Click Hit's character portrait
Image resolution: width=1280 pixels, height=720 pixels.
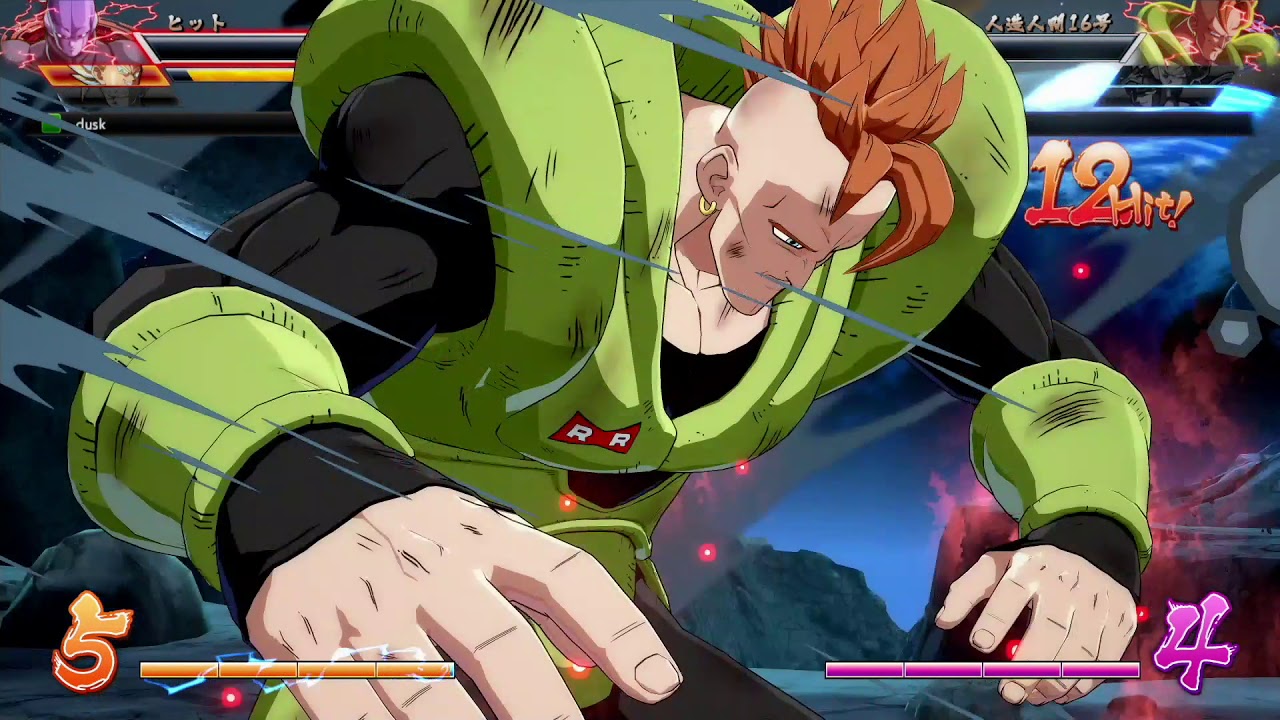click(70, 40)
